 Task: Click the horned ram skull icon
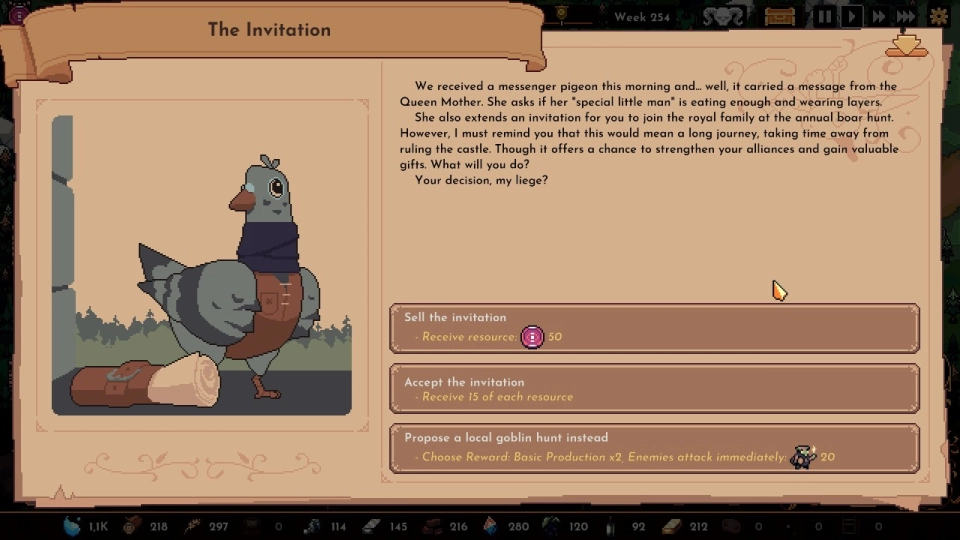pos(722,16)
